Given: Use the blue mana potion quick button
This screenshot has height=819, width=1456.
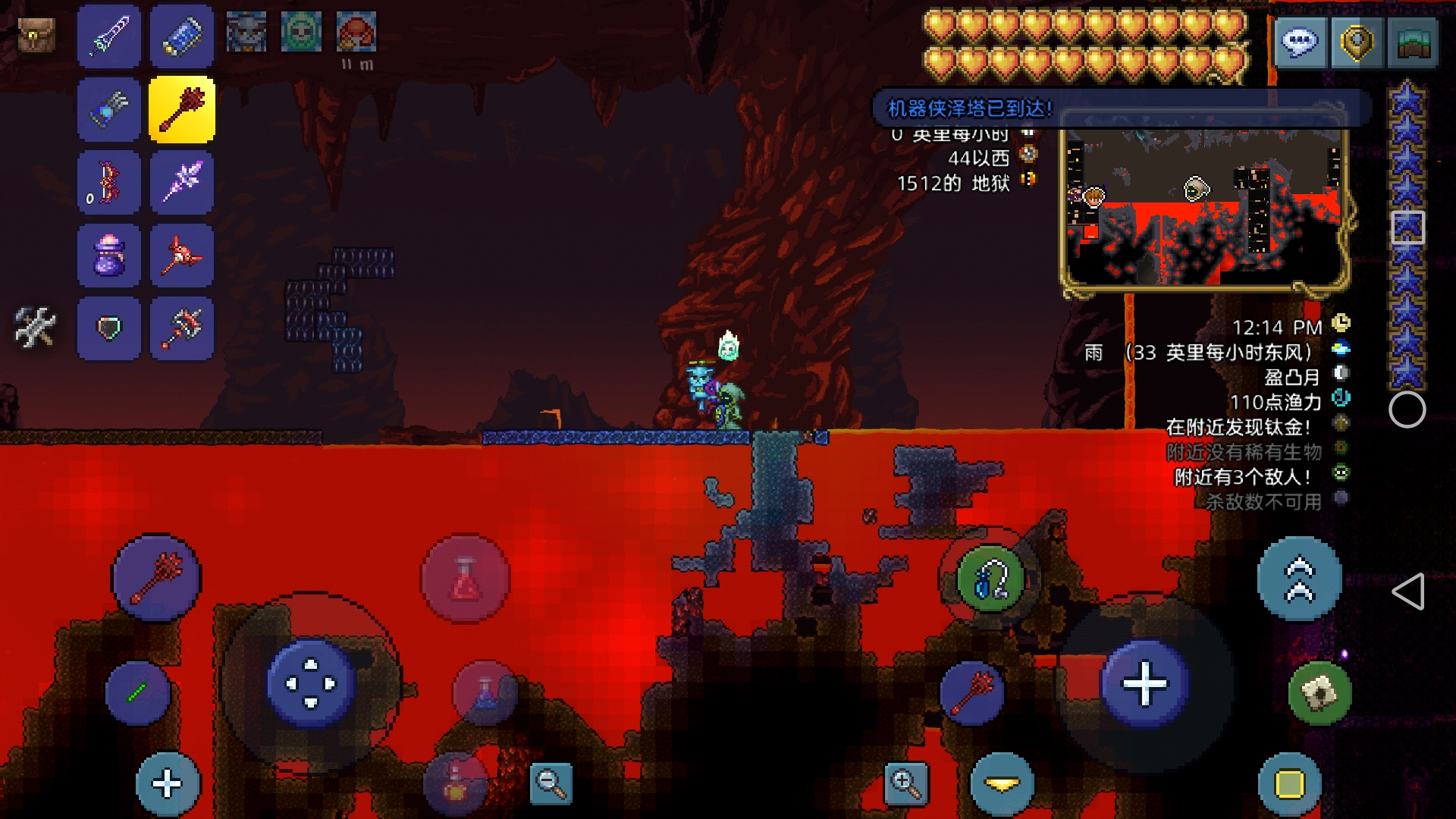Looking at the screenshot, I should pyautogui.click(x=485, y=692).
